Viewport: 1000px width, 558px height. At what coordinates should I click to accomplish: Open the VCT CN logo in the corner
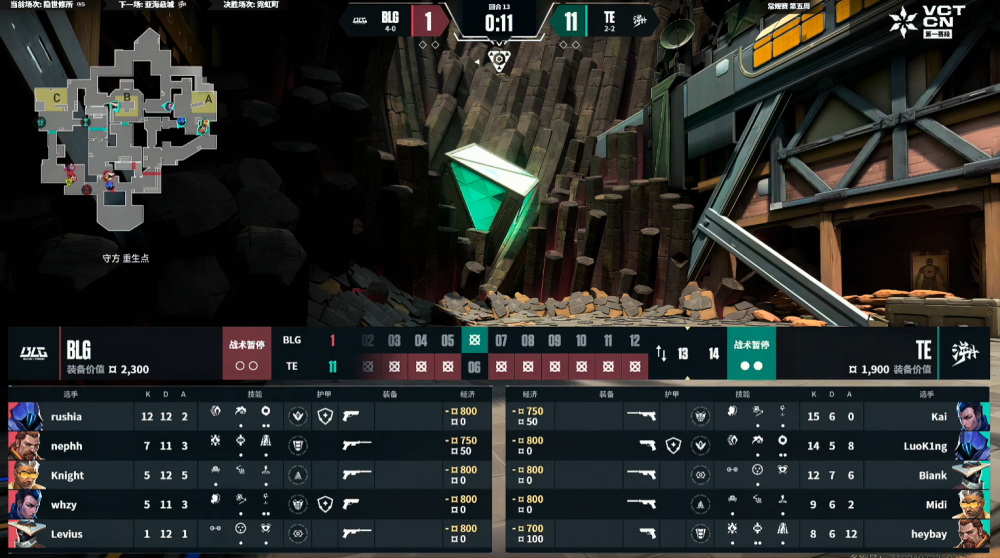point(928,22)
